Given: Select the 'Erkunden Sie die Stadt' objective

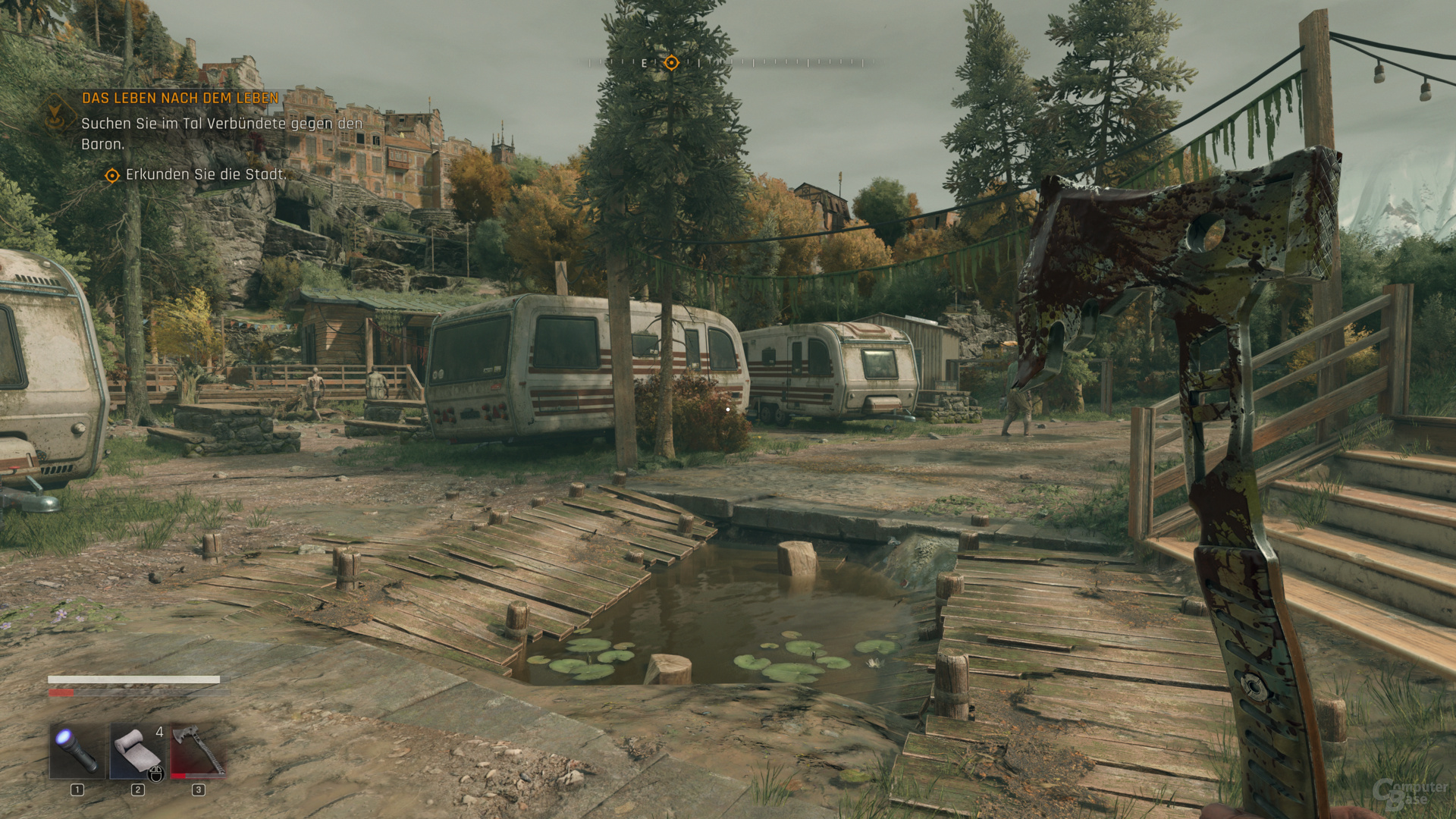Looking at the screenshot, I should [x=206, y=175].
